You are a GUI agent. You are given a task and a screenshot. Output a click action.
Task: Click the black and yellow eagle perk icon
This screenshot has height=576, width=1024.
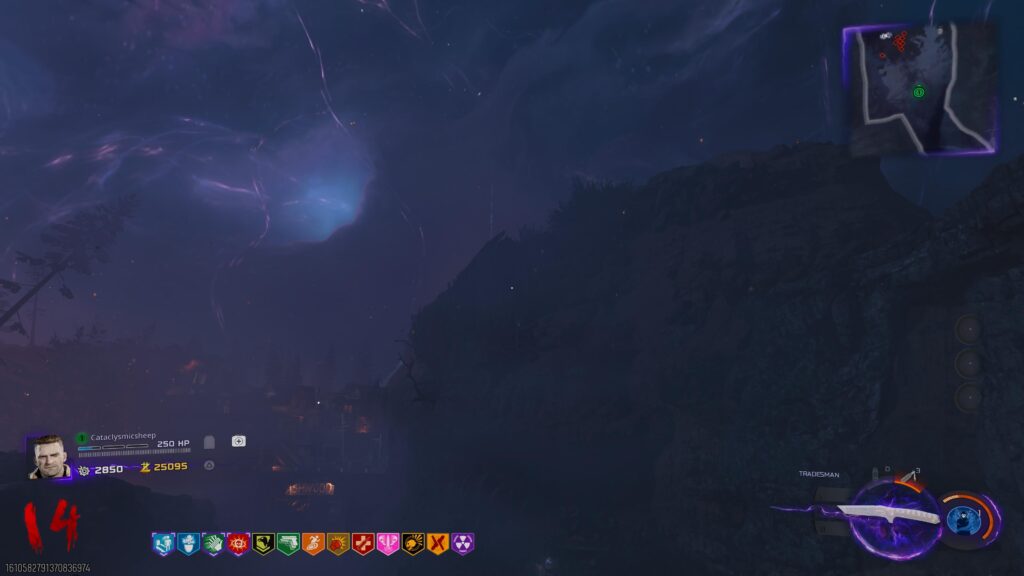[263, 544]
